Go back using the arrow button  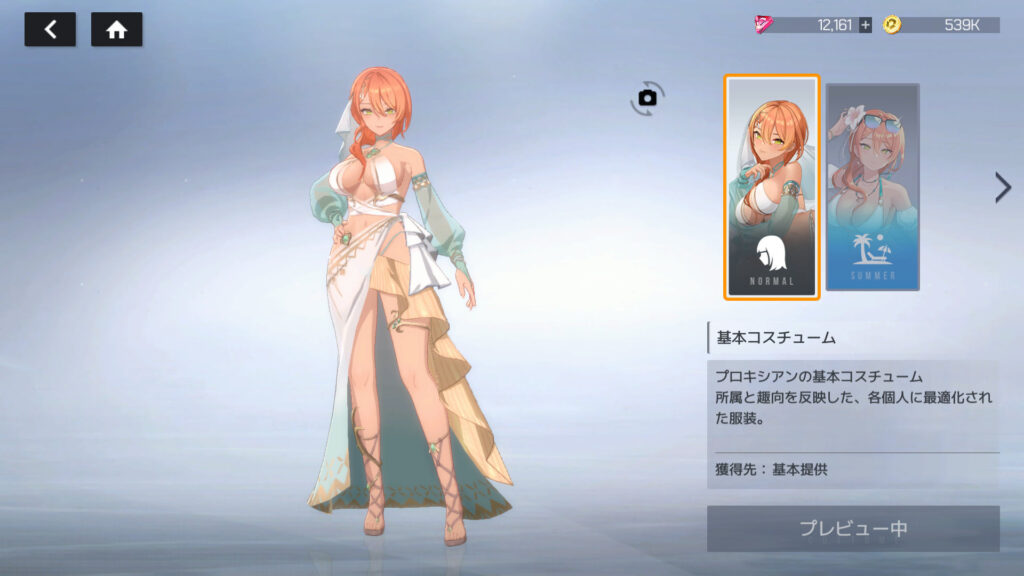pyautogui.click(x=50, y=30)
